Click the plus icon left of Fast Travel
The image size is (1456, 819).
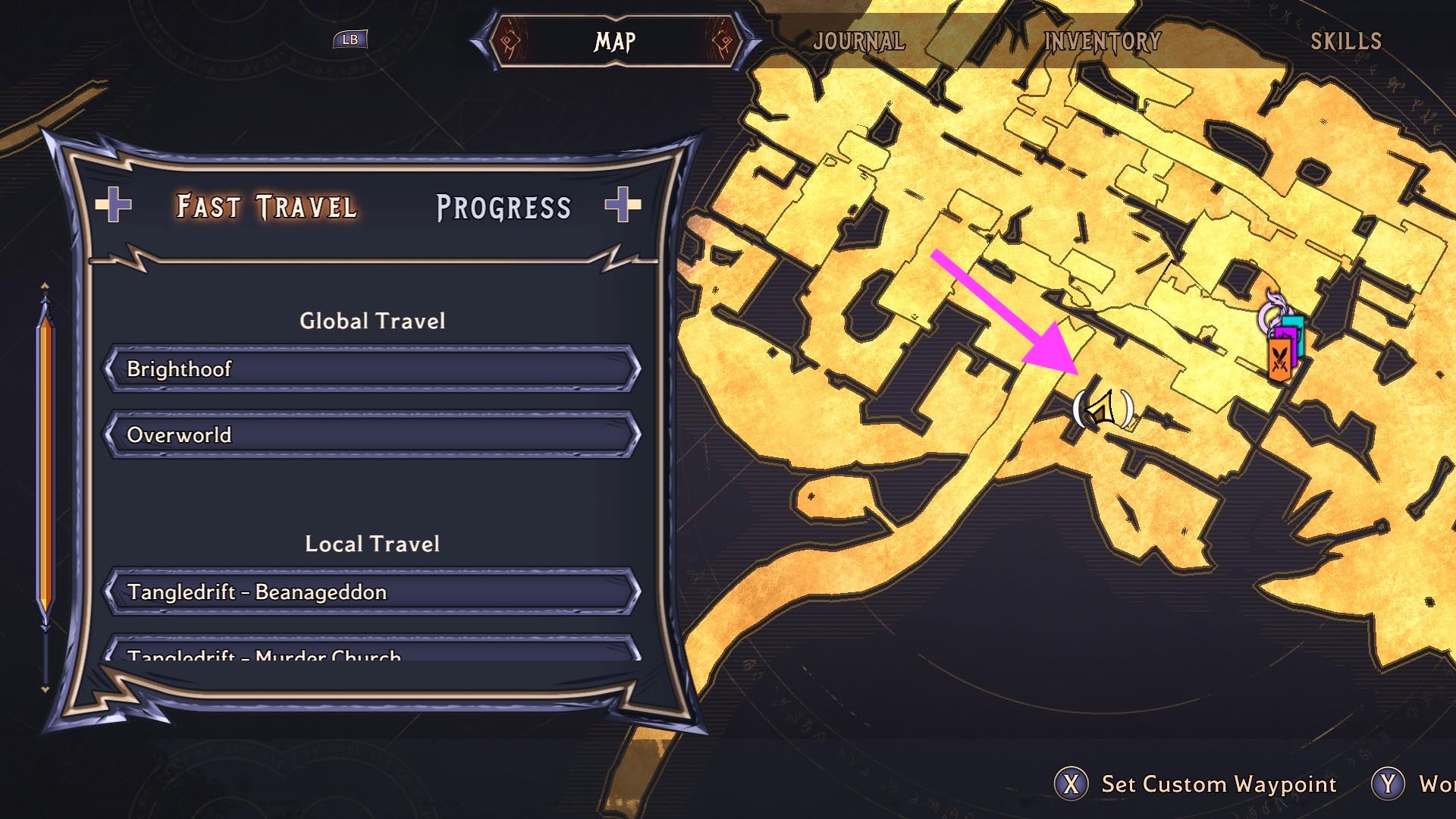[112, 206]
